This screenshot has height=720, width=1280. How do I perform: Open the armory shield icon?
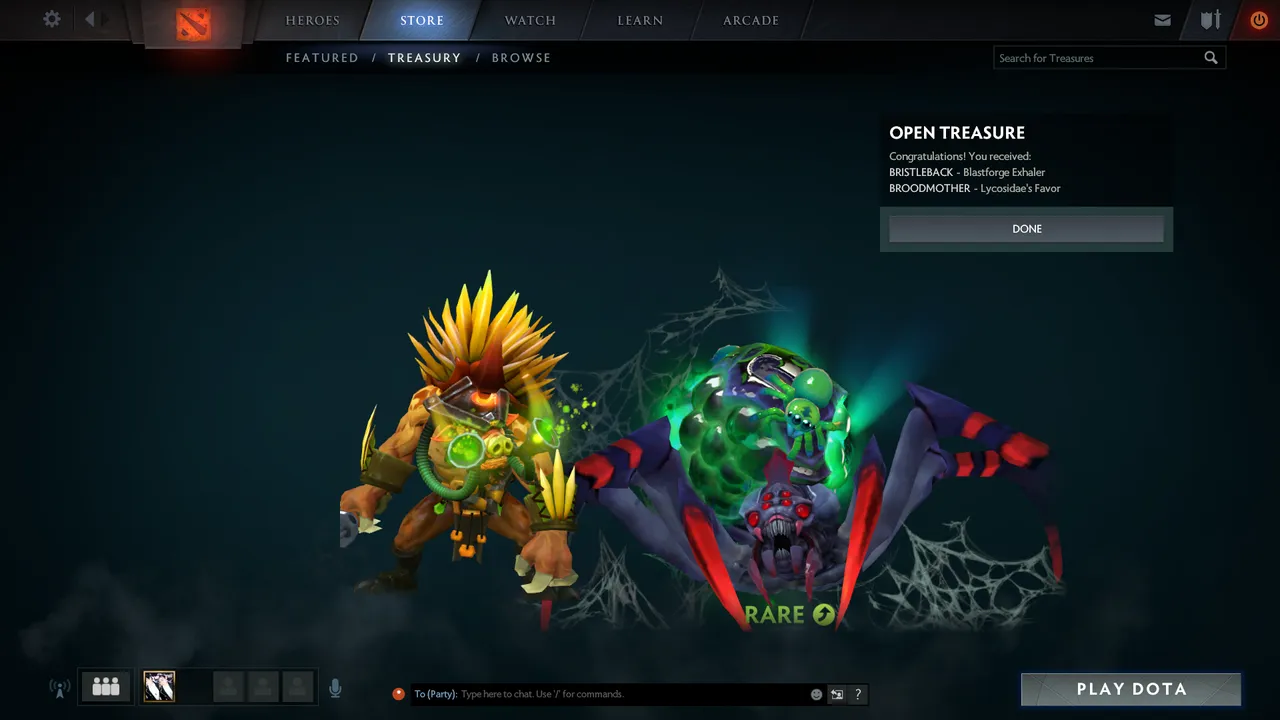coord(1211,20)
